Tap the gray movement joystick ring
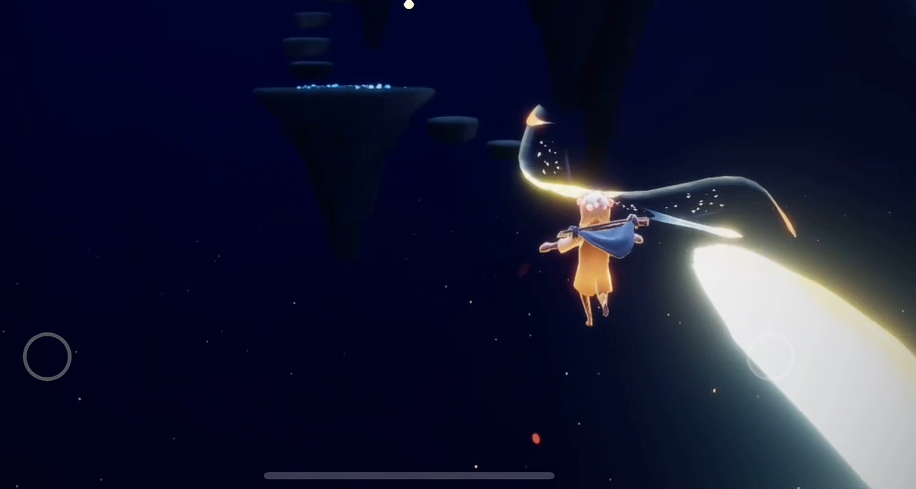This screenshot has height=489, width=916. (x=47, y=356)
